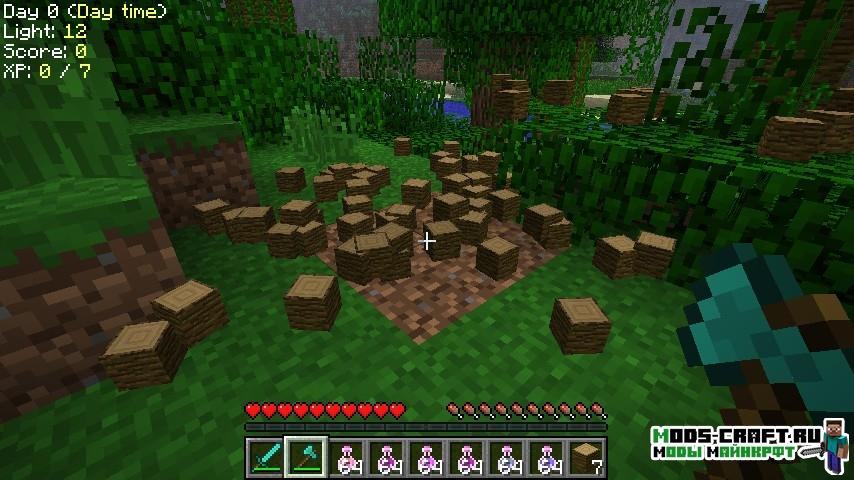This screenshot has height=480, width=854.
Task: Choose the wood log stack of 7
Action: 587,458
